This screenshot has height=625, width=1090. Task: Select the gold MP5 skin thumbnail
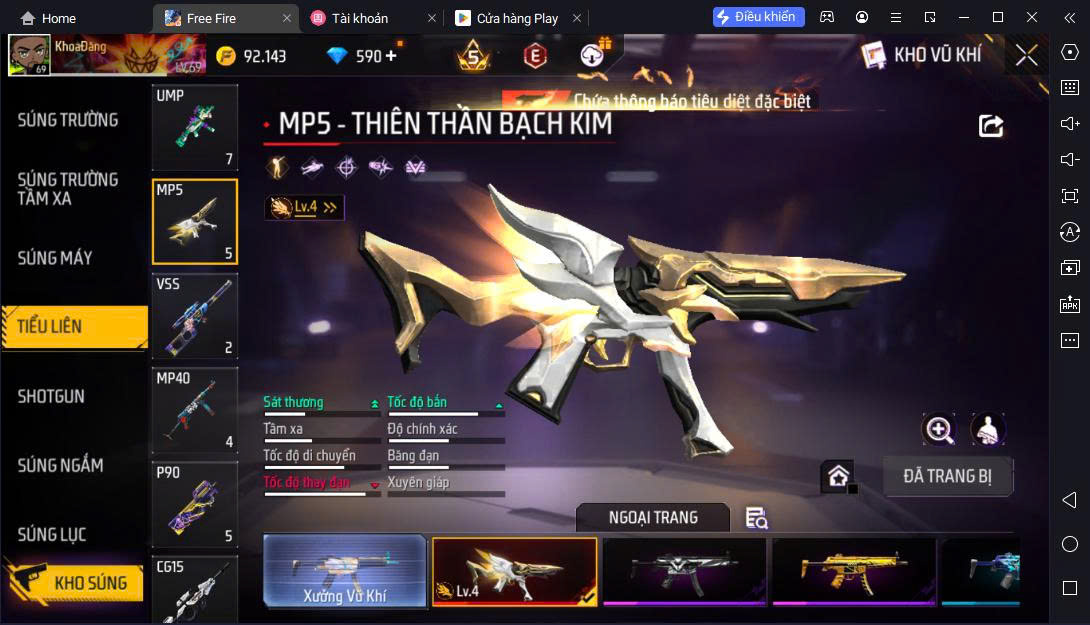[853, 571]
